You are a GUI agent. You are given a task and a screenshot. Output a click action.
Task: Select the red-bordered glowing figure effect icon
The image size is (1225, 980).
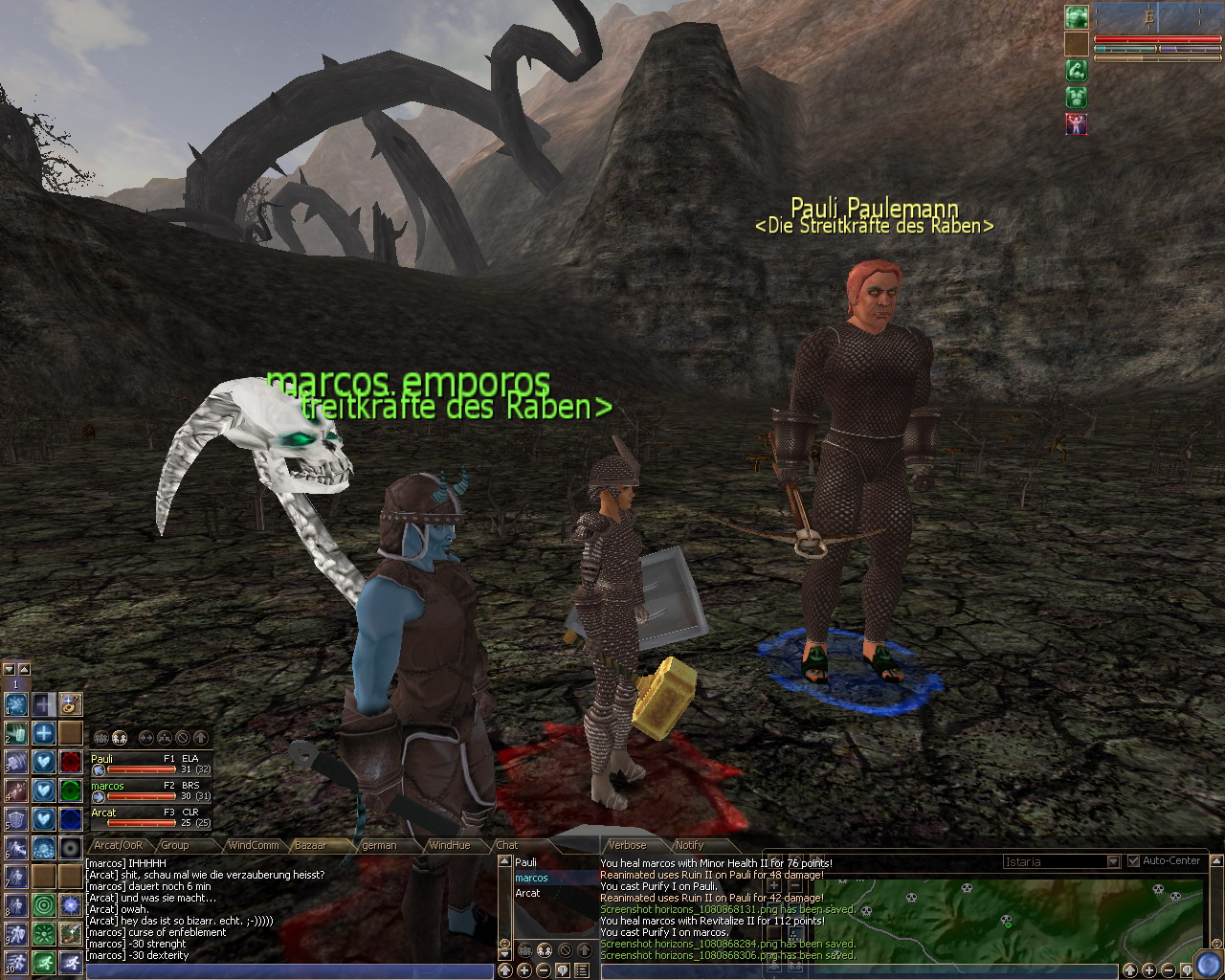click(1077, 123)
